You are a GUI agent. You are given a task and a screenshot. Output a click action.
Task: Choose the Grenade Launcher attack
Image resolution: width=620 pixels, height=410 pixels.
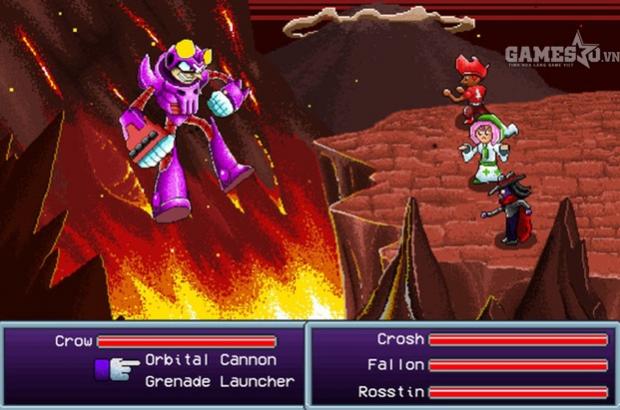point(219,381)
